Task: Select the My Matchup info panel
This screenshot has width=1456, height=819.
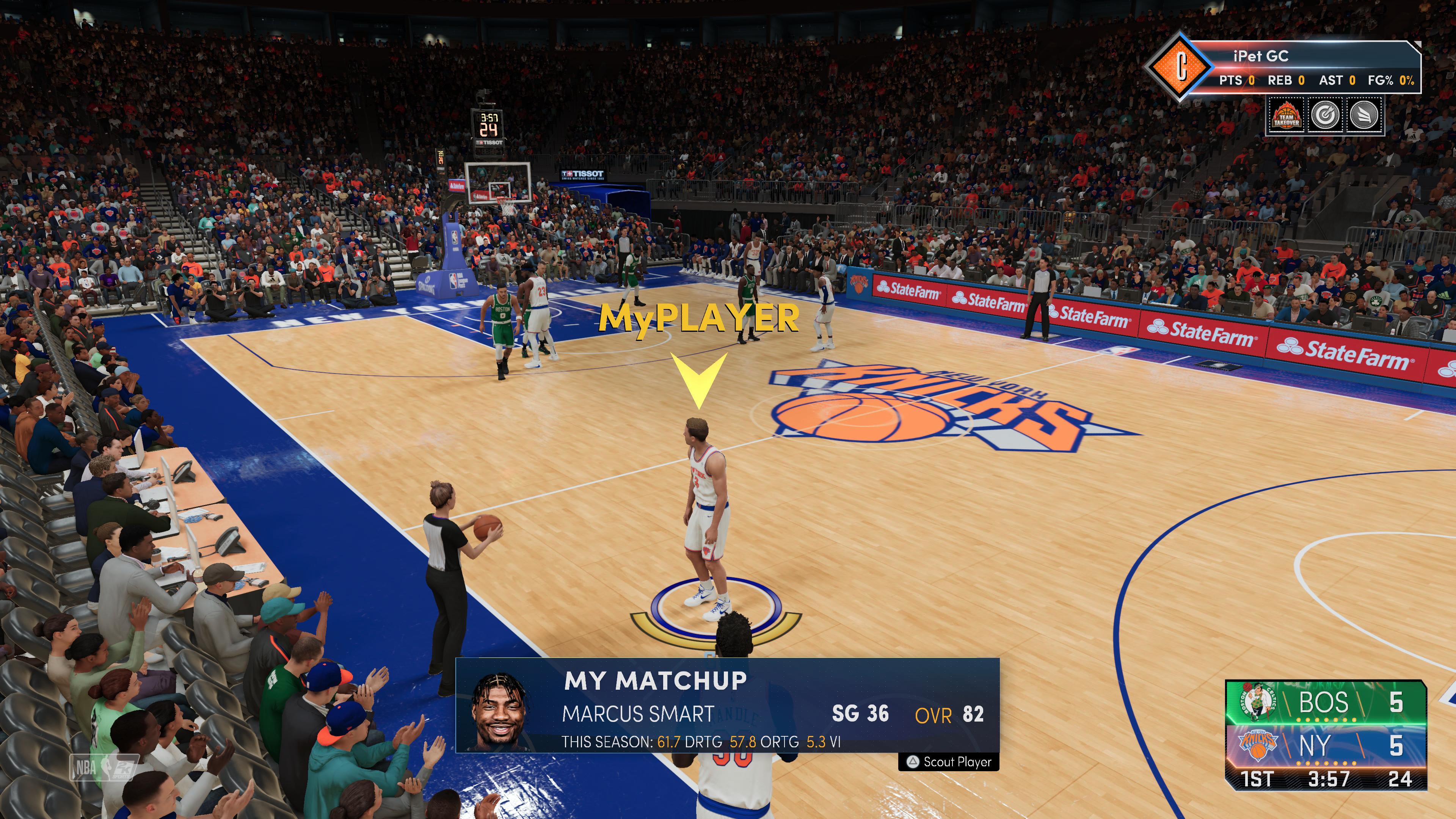Action: point(727,706)
